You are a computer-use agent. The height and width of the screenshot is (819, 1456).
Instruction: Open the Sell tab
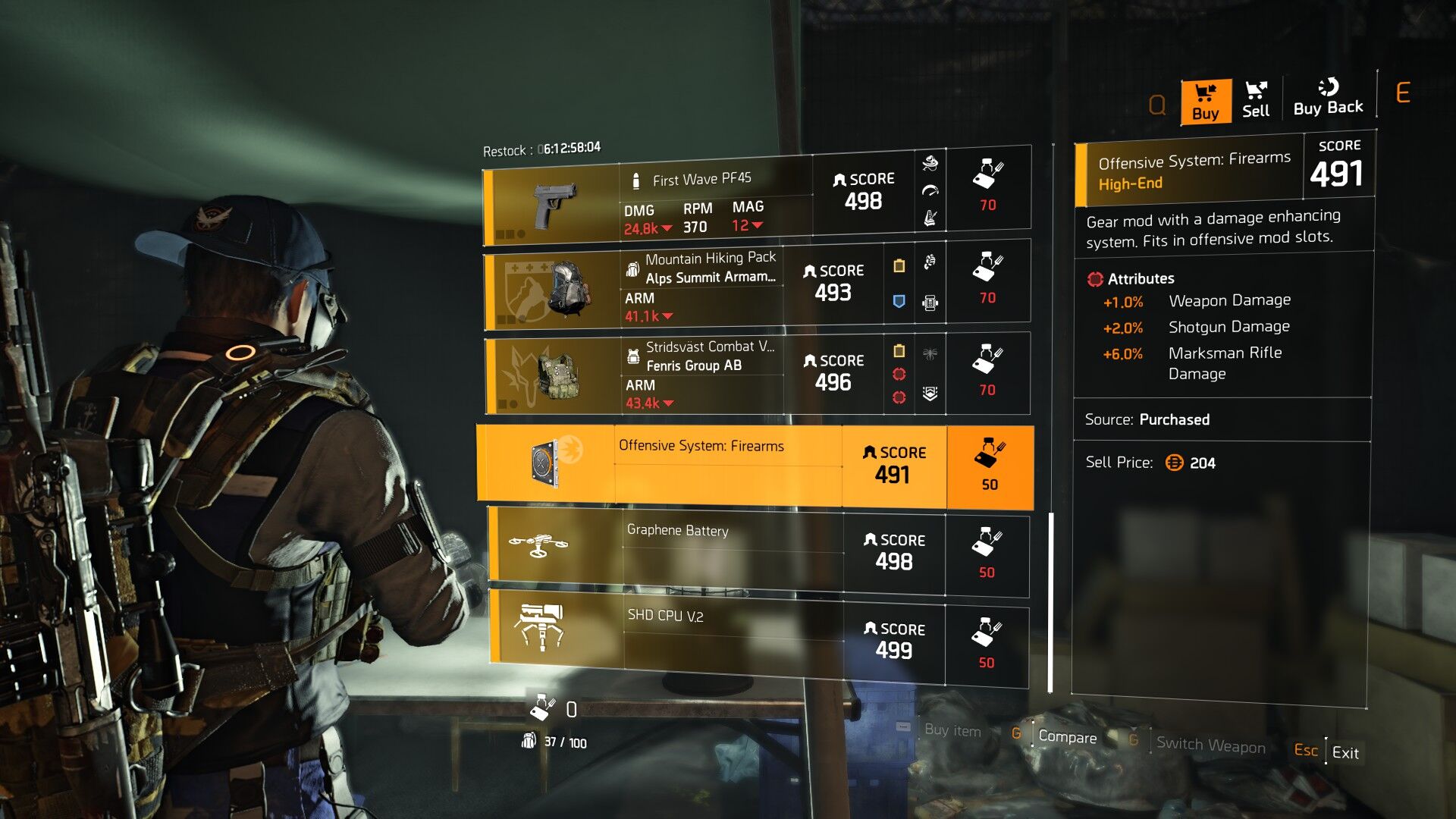pyautogui.click(x=1255, y=100)
